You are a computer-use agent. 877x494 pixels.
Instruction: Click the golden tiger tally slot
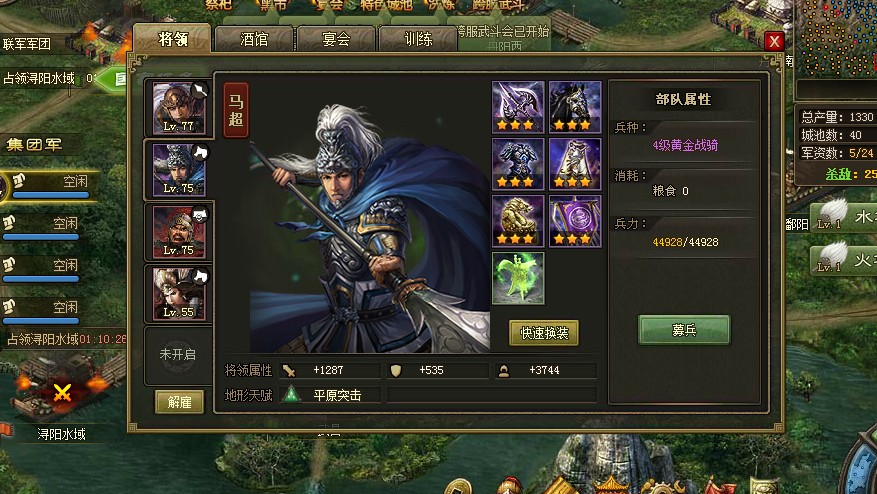[x=518, y=221]
